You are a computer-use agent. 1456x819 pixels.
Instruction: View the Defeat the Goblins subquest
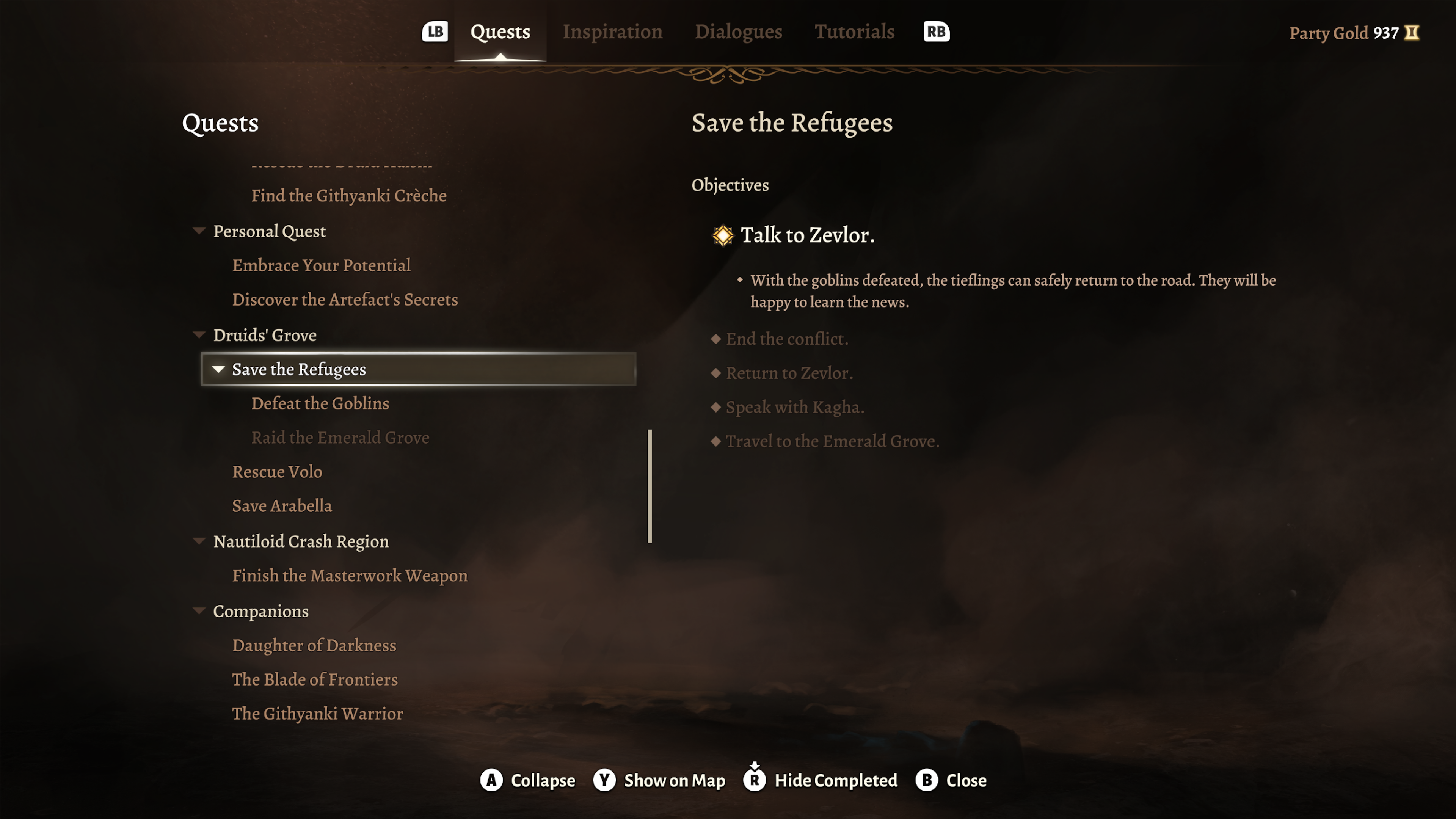pyautogui.click(x=320, y=403)
